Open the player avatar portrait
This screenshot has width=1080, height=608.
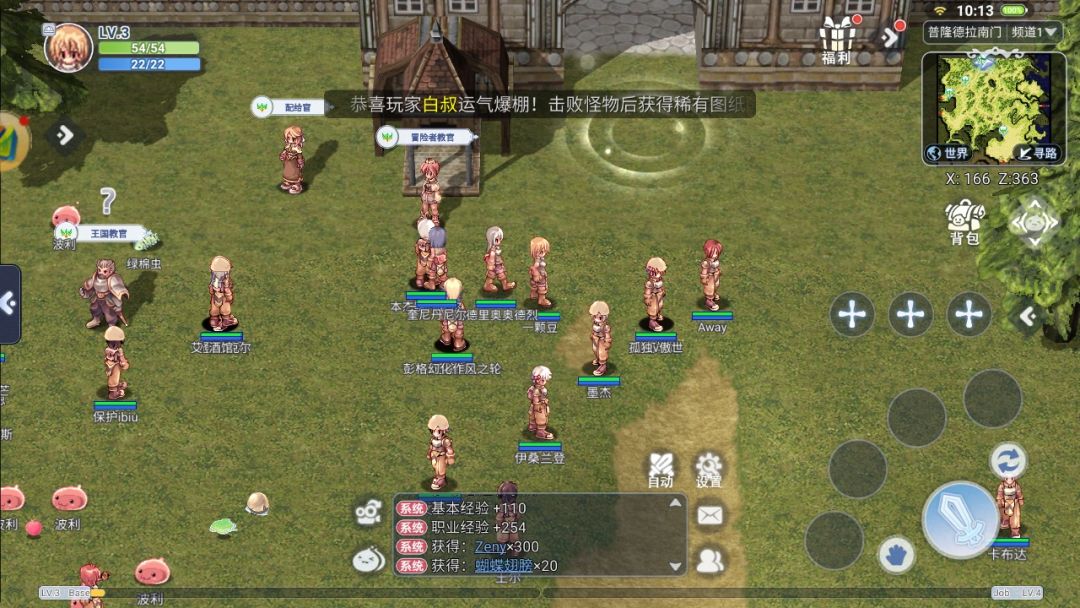68,47
